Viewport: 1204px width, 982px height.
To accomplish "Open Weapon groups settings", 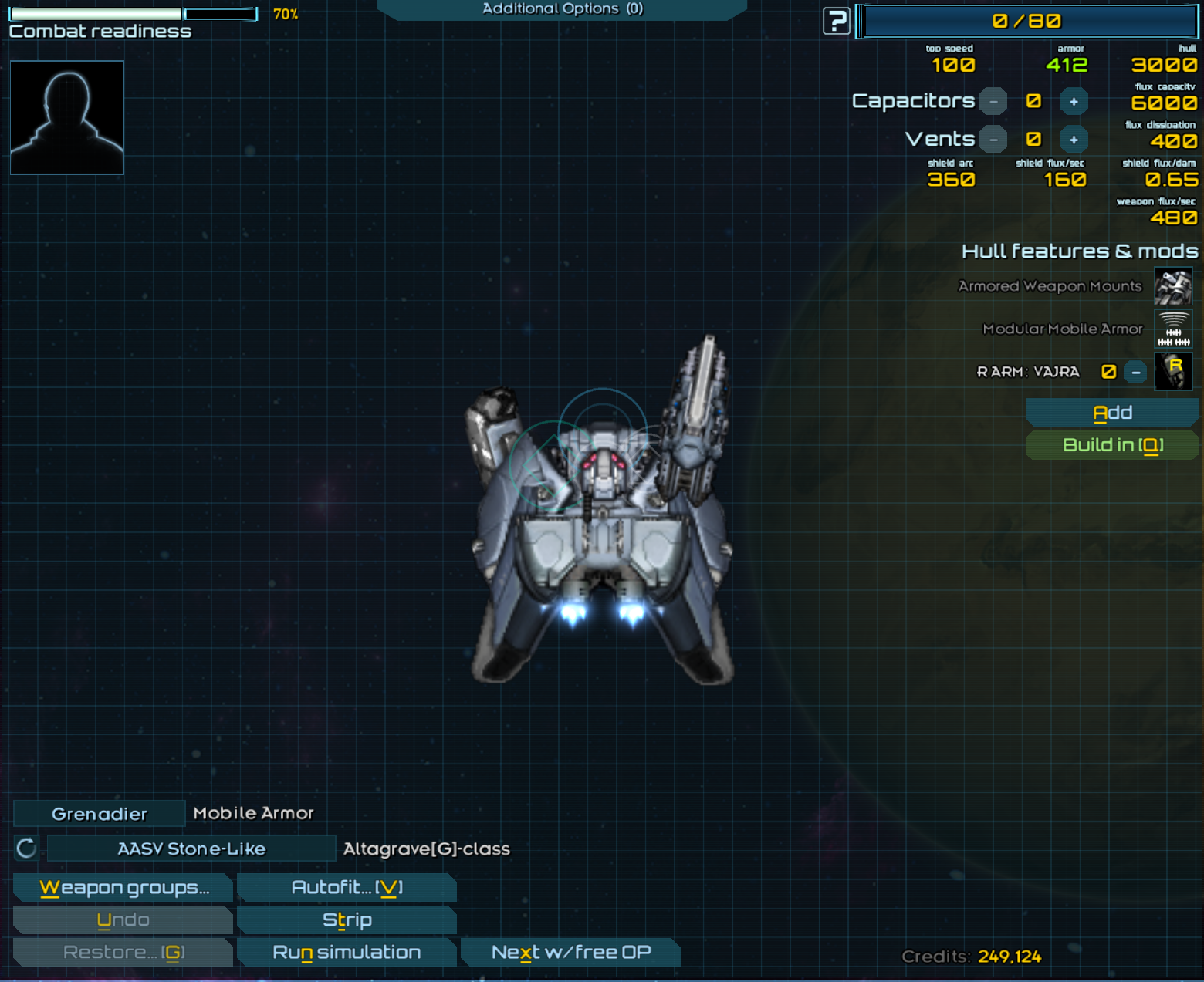I will (x=123, y=888).
